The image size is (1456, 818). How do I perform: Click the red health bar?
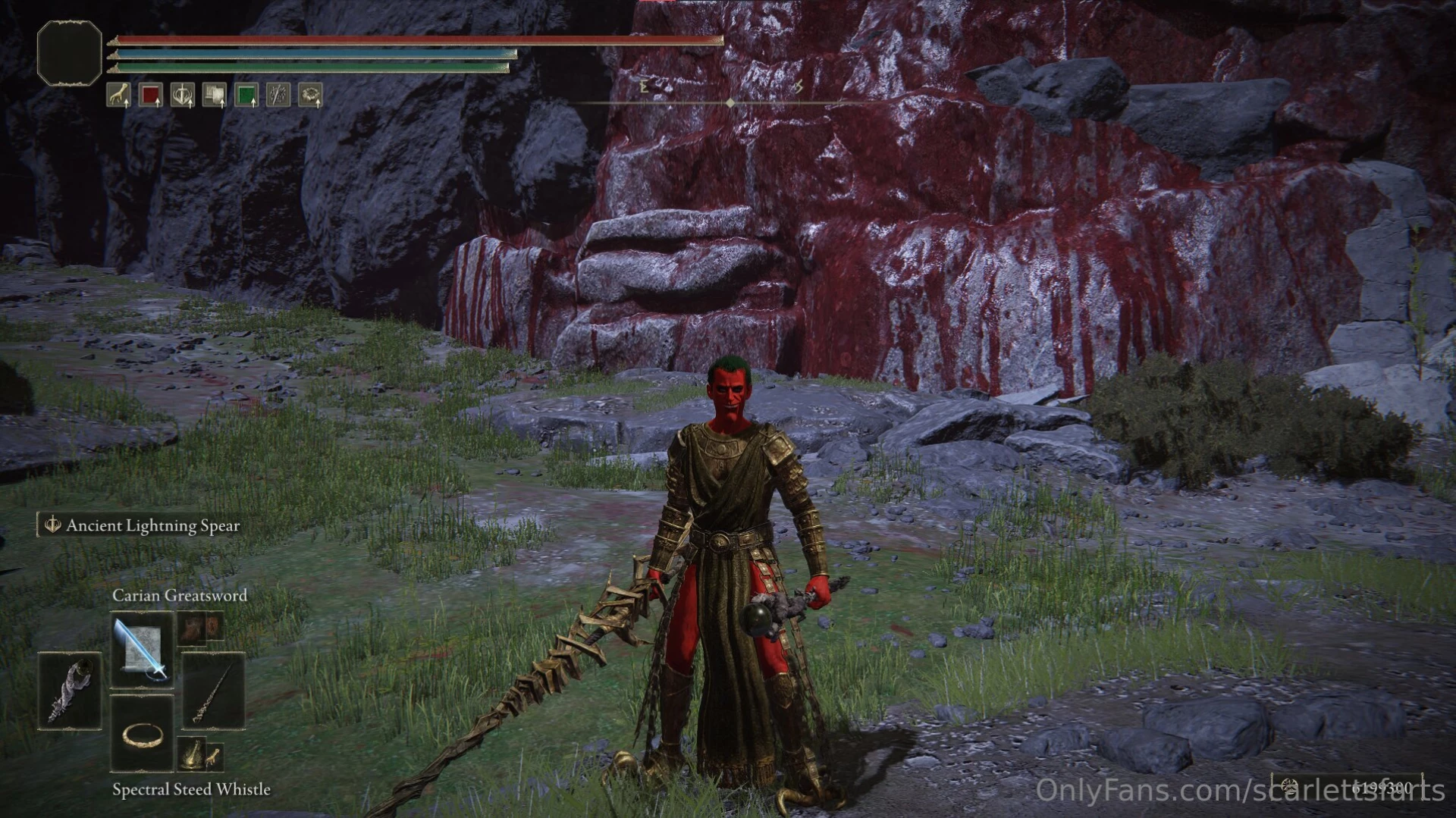[417, 40]
